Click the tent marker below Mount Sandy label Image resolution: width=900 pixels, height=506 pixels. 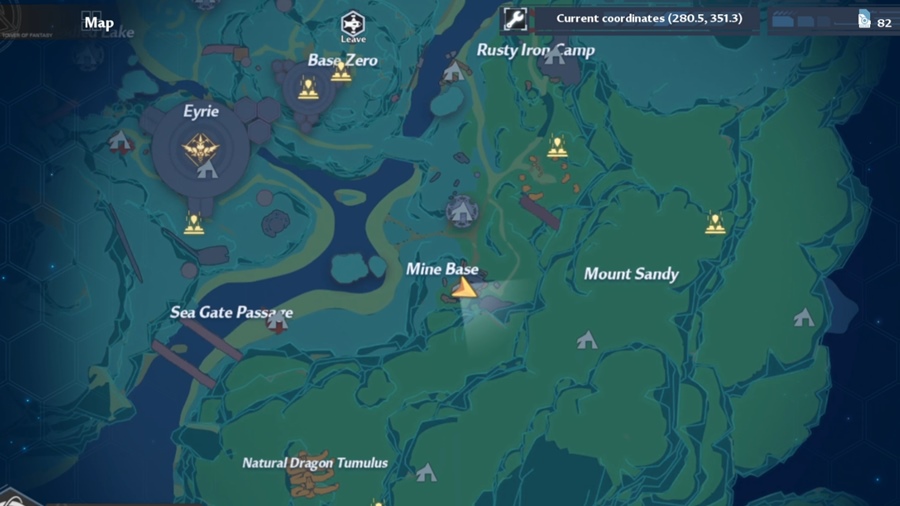[x=587, y=340]
